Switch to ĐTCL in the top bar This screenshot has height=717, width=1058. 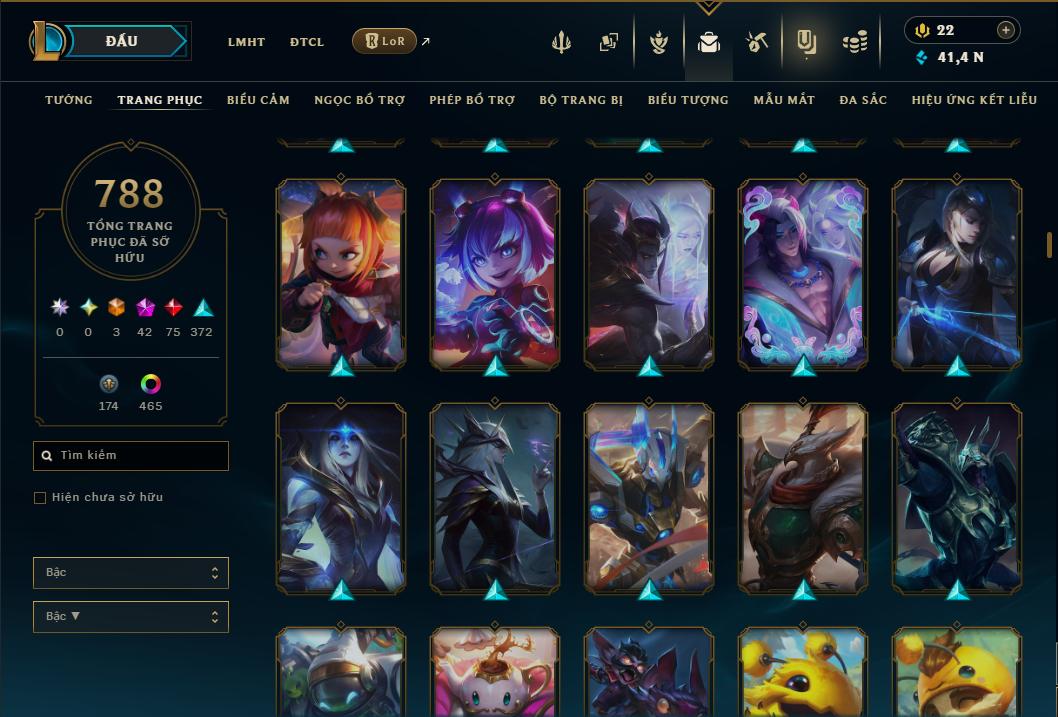(x=307, y=42)
